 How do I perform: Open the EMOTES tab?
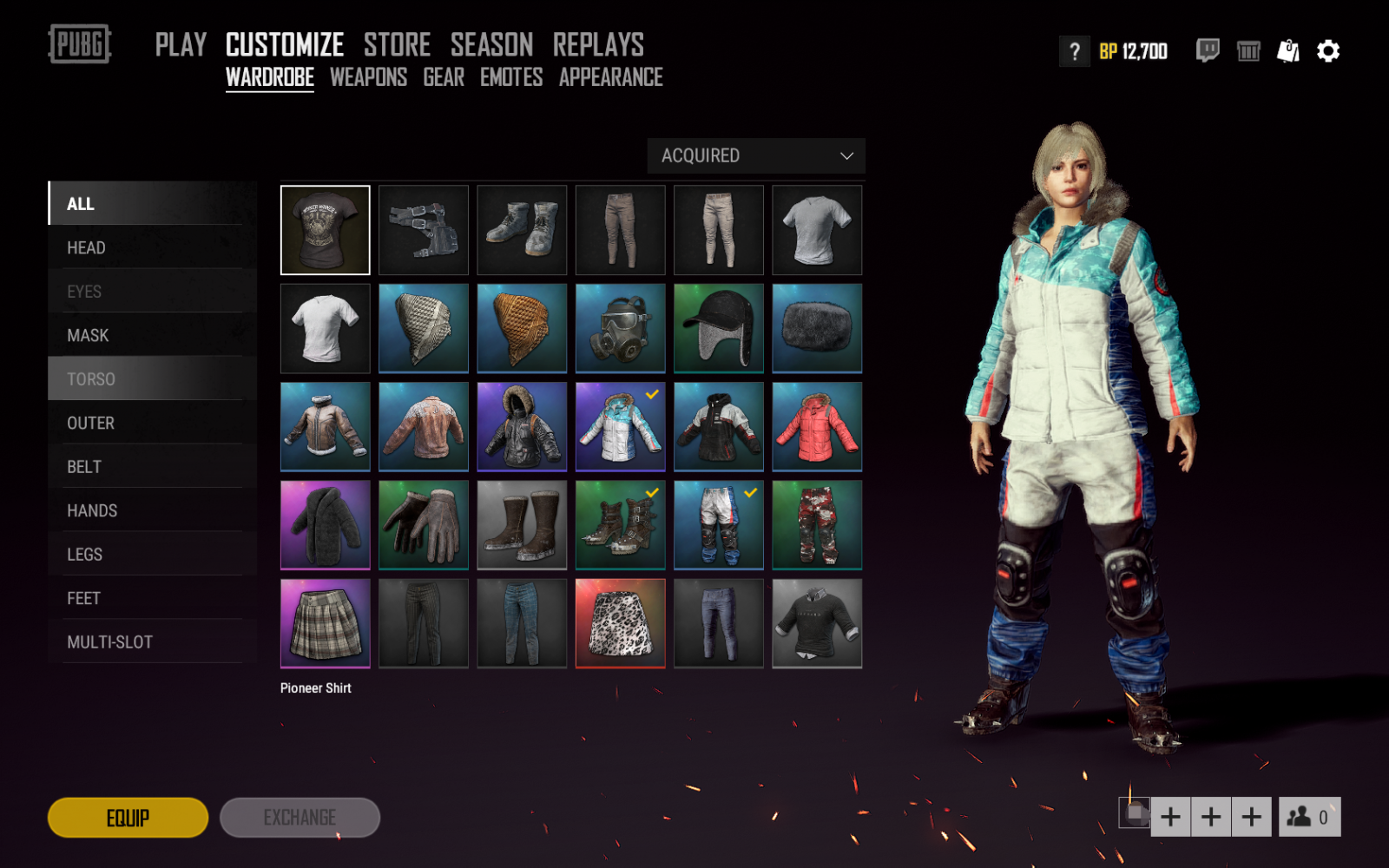click(511, 77)
